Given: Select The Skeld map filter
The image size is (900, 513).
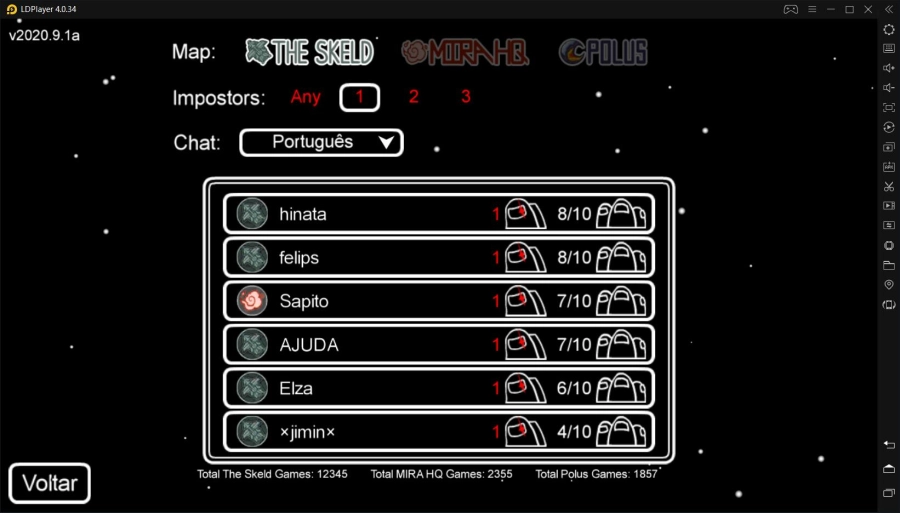Looking at the screenshot, I should [310, 52].
